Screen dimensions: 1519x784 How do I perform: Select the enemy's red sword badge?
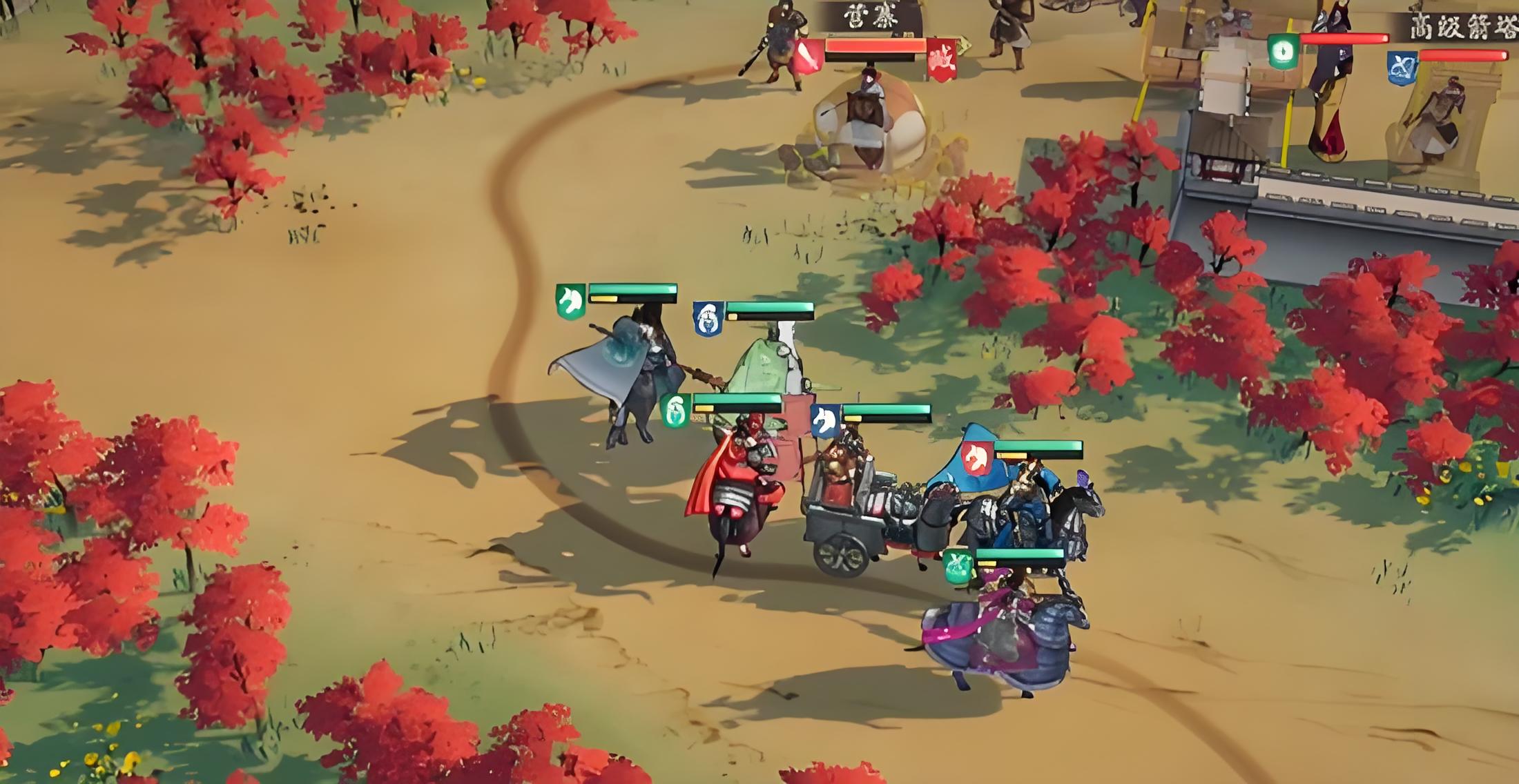coord(809,56)
